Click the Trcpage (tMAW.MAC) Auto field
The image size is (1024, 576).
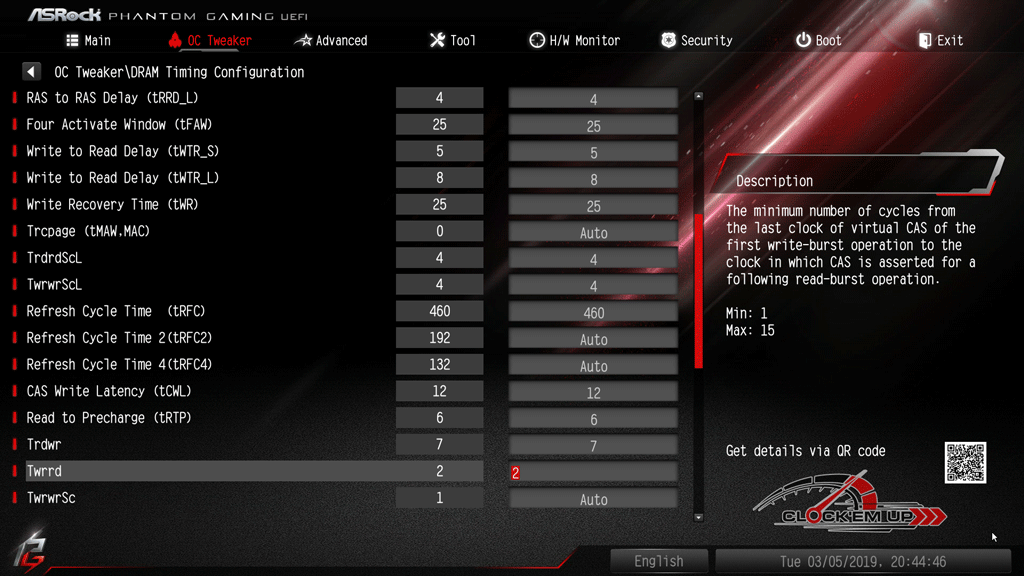(593, 232)
